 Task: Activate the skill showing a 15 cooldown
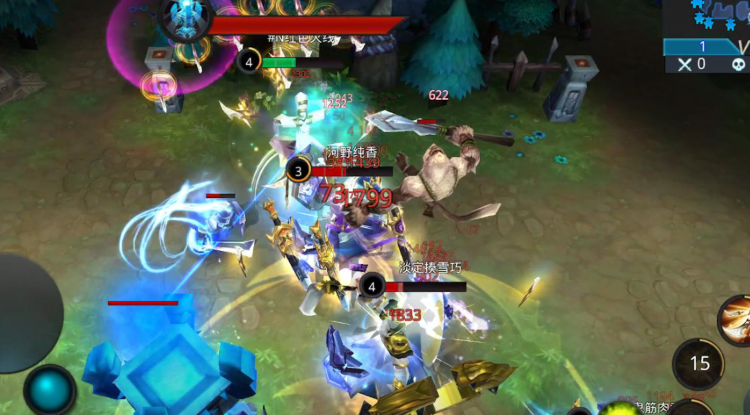point(699,364)
